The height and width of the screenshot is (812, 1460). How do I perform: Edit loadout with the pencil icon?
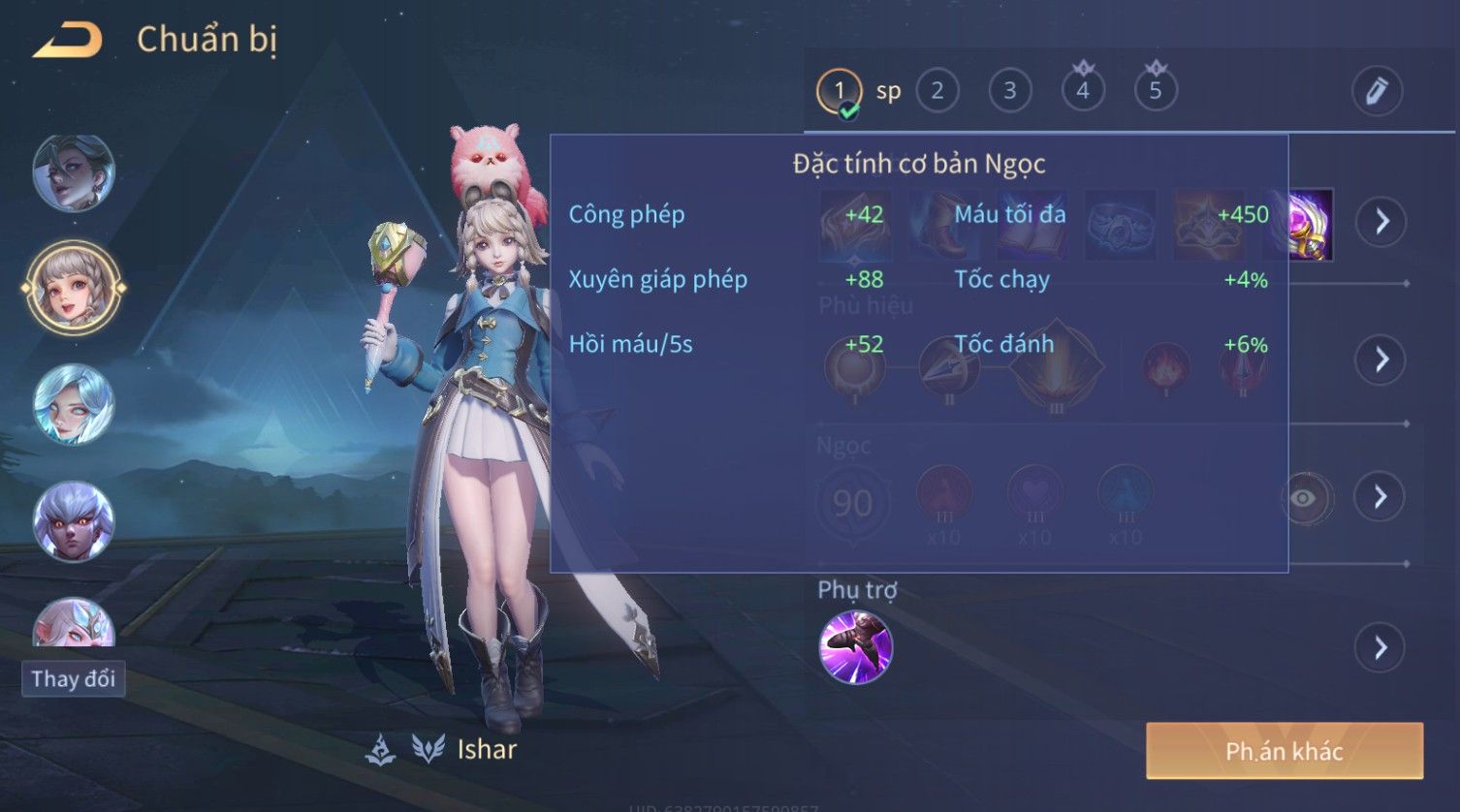point(1377,91)
